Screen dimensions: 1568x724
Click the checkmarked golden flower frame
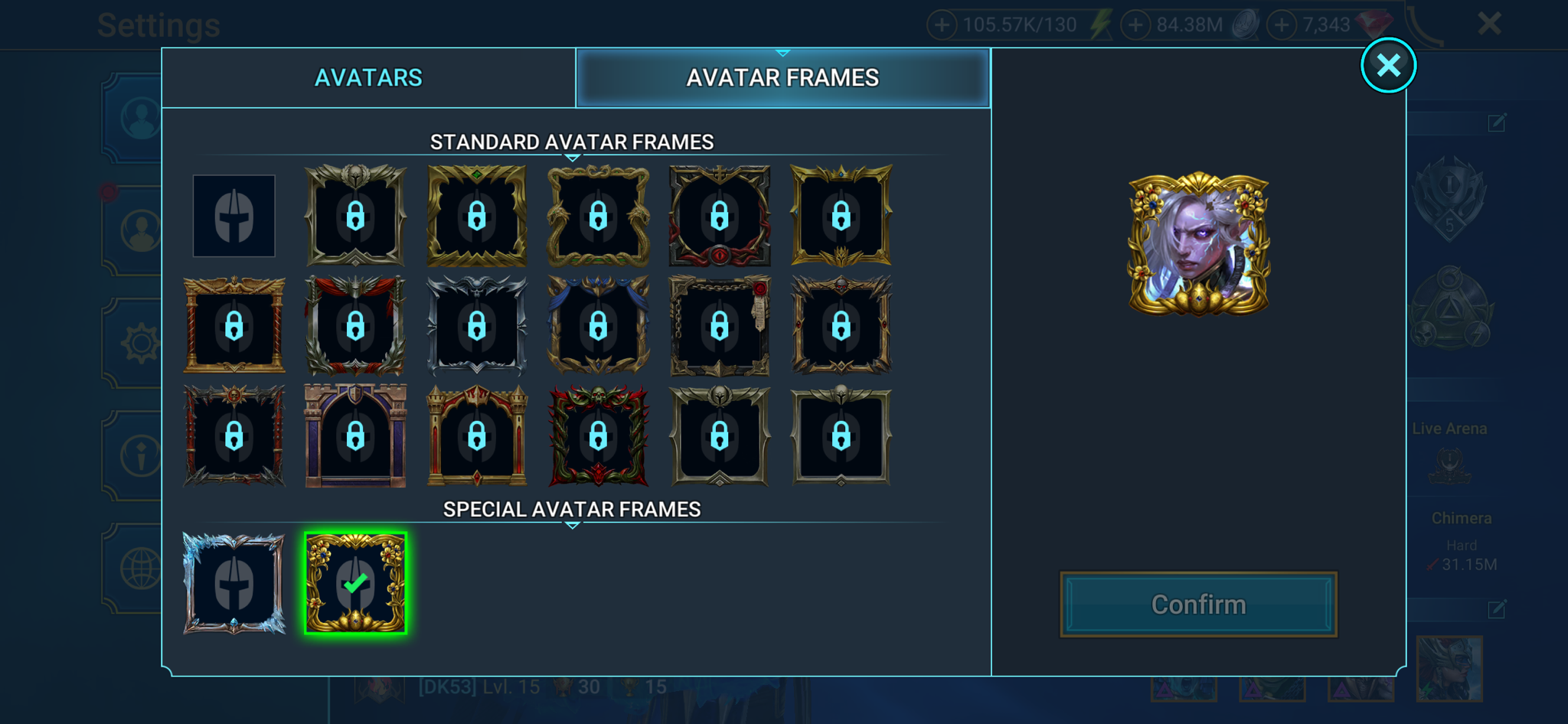[355, 584]
